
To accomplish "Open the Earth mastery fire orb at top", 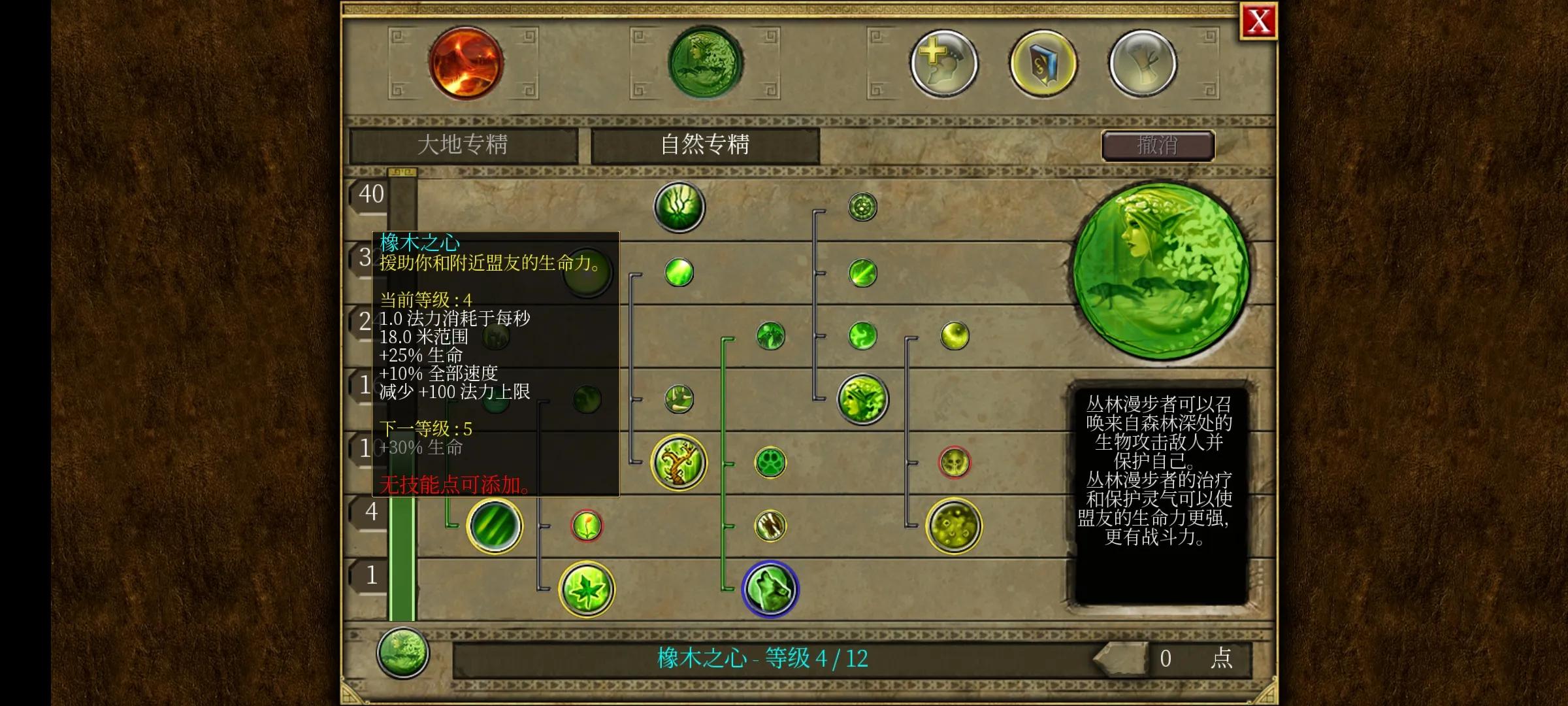I will point(466,63).
